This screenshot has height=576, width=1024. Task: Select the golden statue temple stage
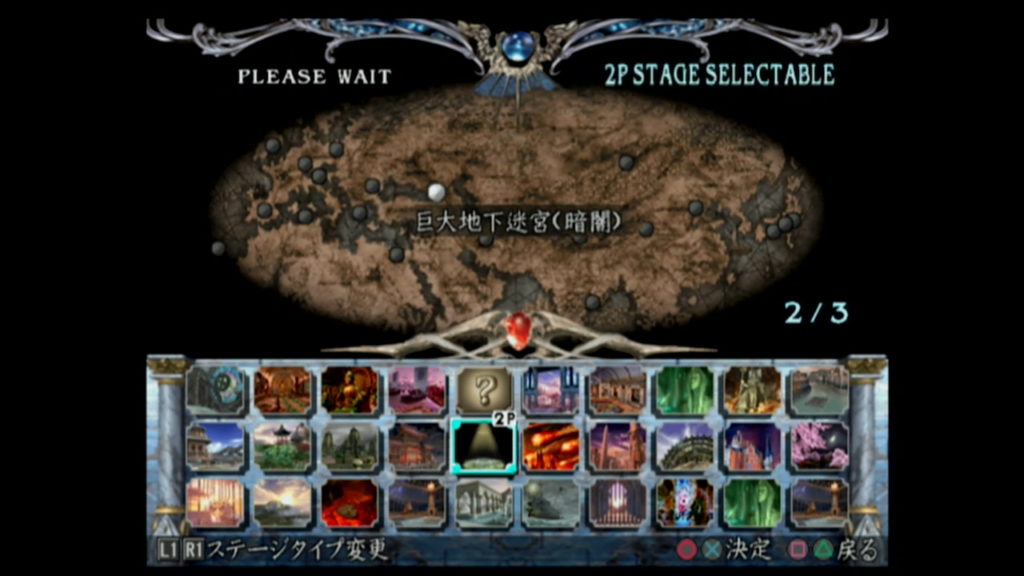click(x=350, y=390)
